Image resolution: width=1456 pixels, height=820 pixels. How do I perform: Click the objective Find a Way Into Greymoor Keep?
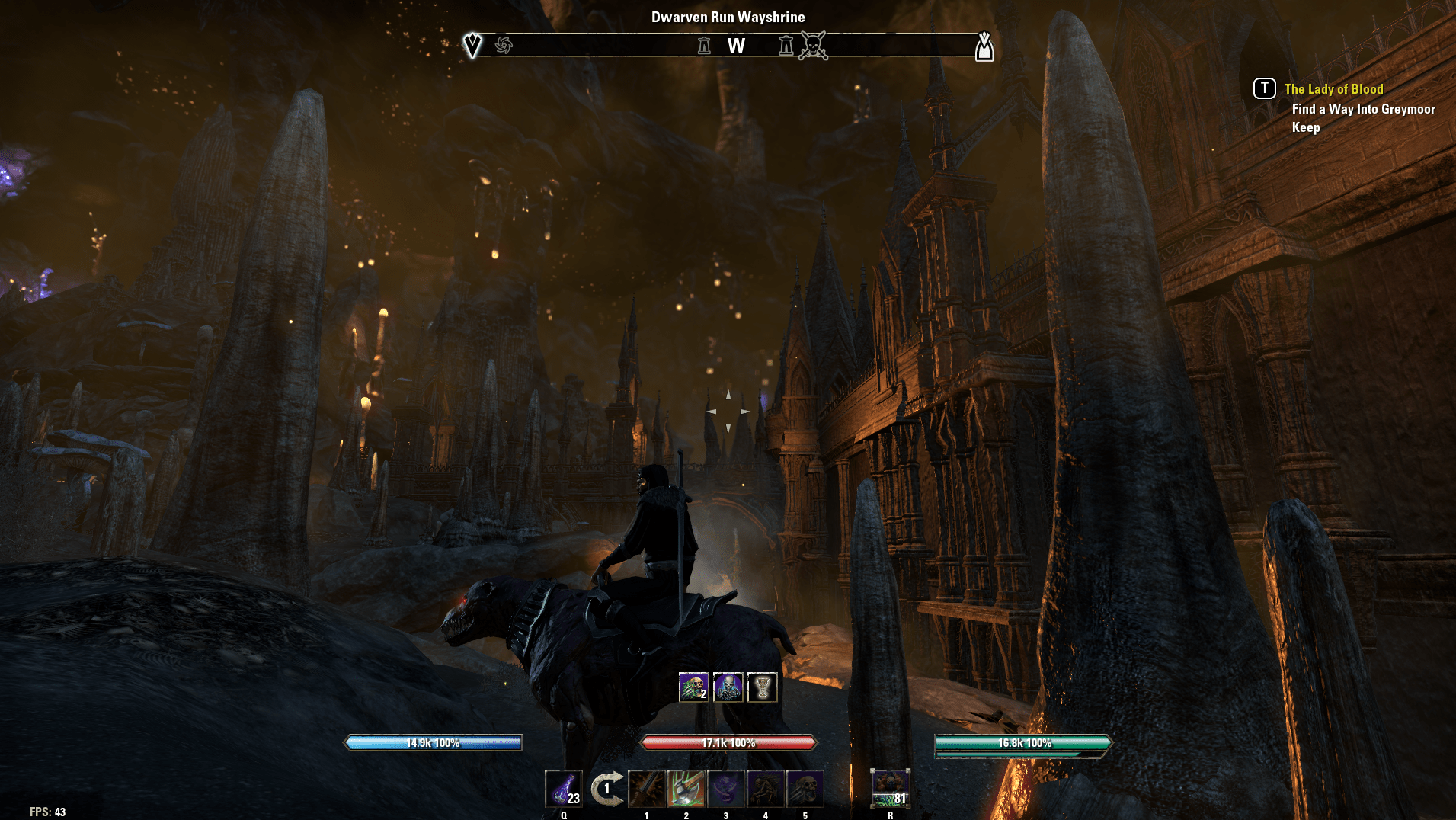(1362, 118)
